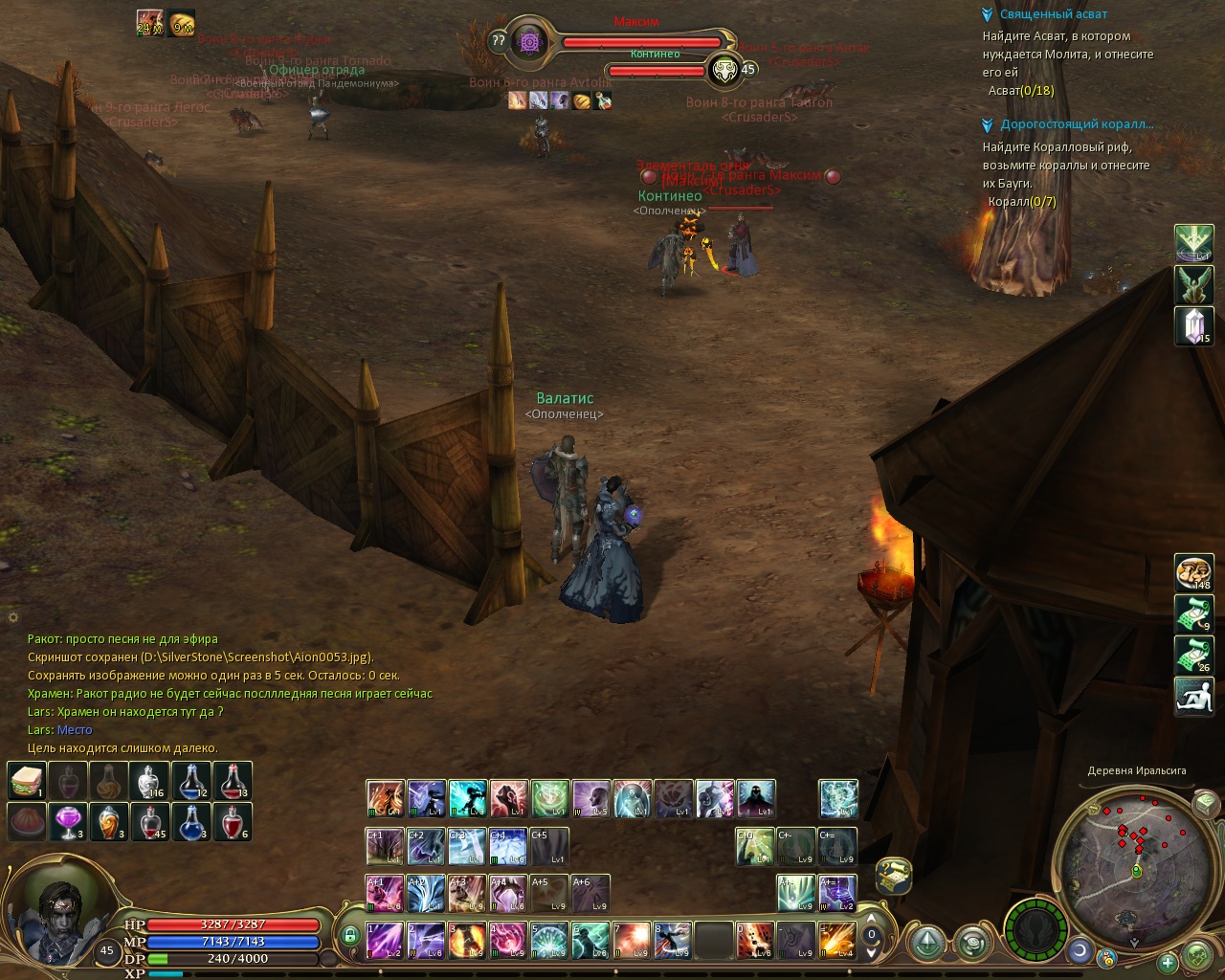Switch hotbar page with the up arrow
The width and height of the screenshot is (1225, 980).
coord(872,919)
